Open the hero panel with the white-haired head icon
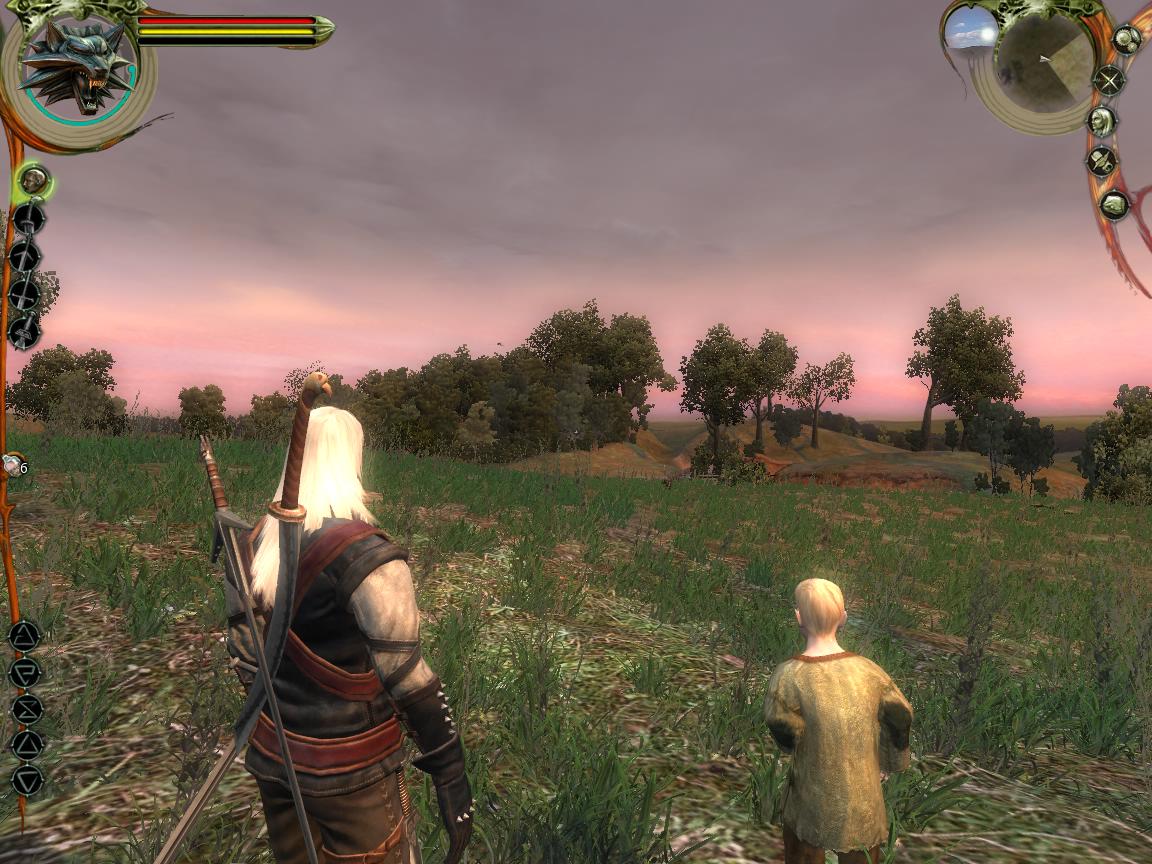1152x864 pixels. [x=1102, y=121]
